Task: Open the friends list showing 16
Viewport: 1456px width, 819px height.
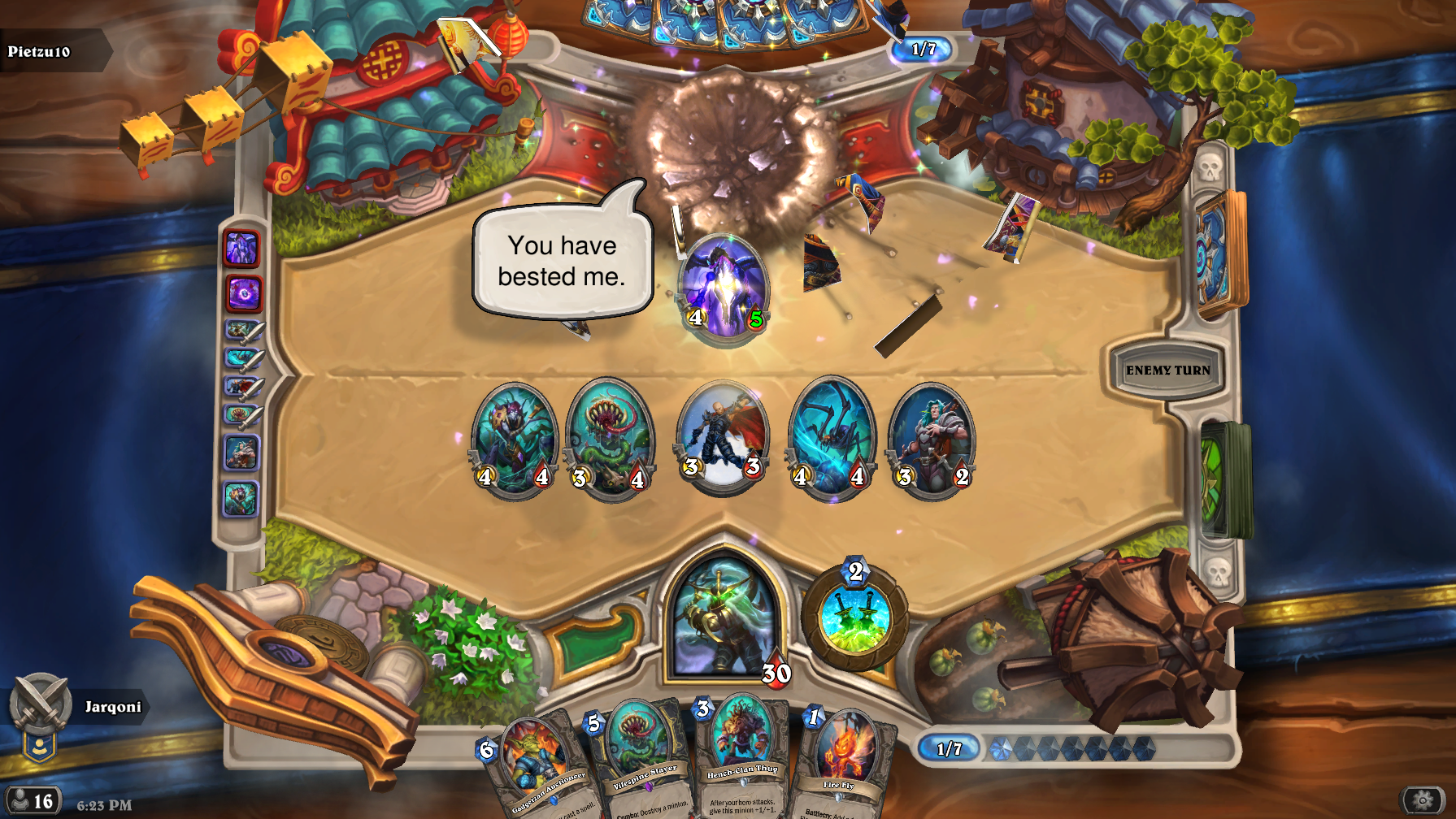Action: (33, 800)
